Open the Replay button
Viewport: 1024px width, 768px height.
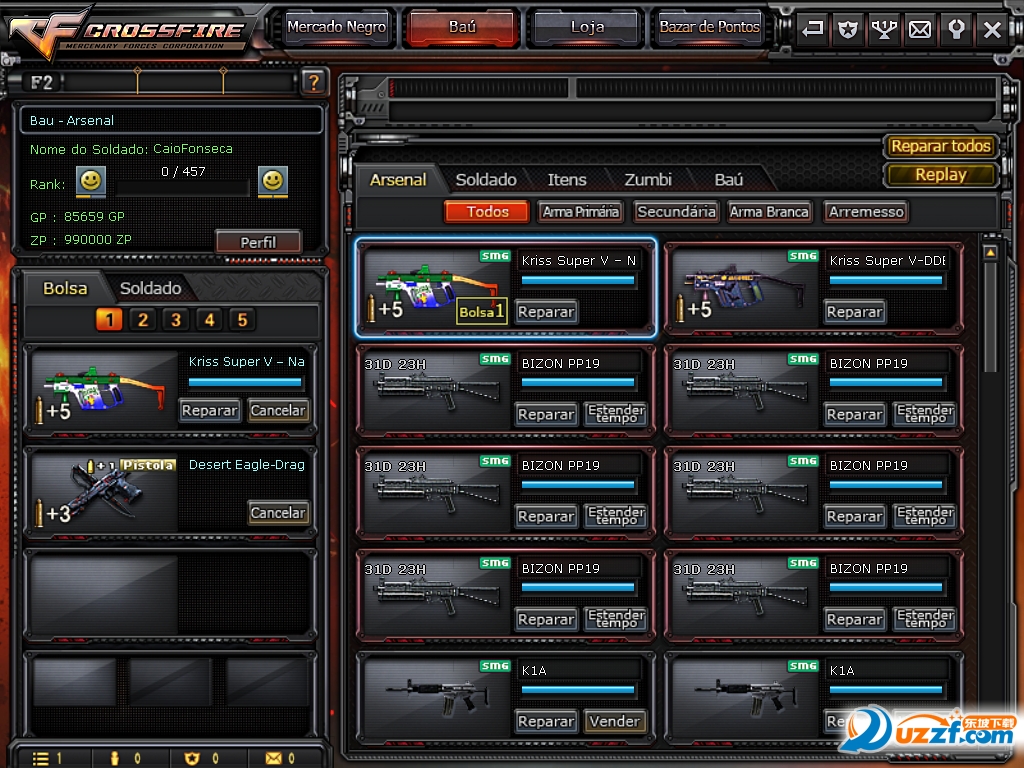pos(940,174)
